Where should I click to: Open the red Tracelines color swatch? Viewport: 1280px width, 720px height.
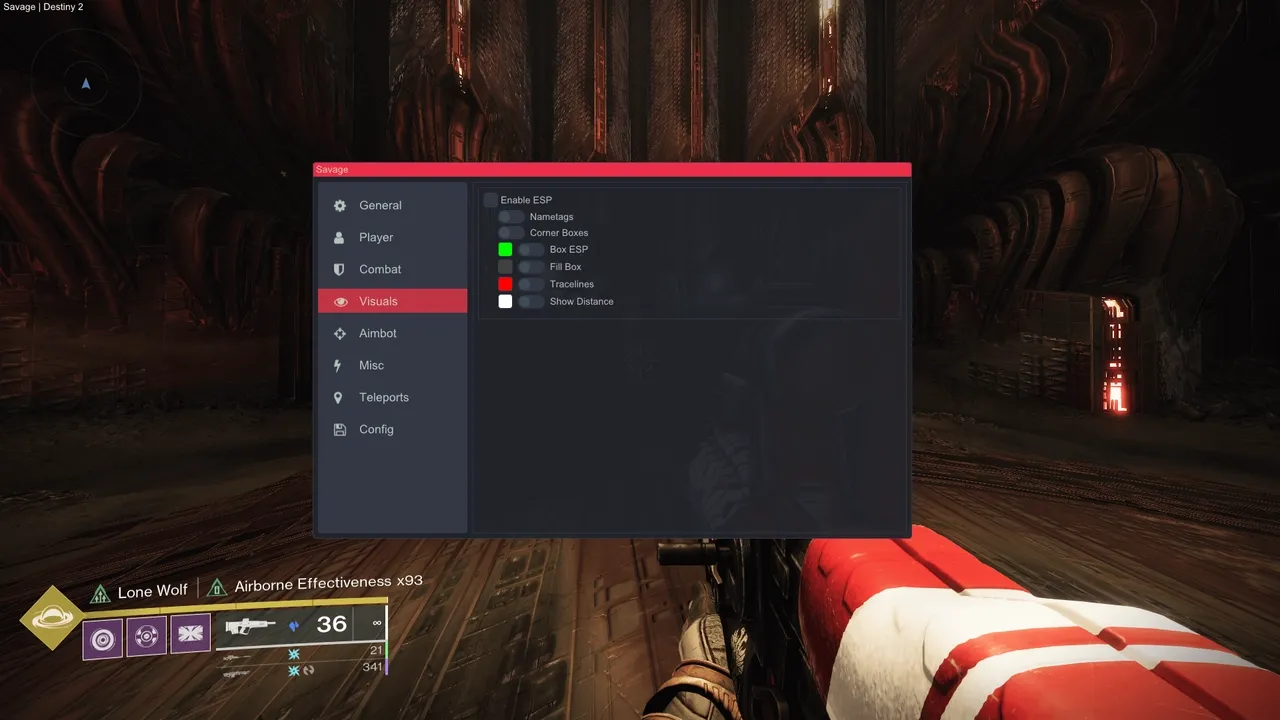pyautogui.click(x=505, y=284)
